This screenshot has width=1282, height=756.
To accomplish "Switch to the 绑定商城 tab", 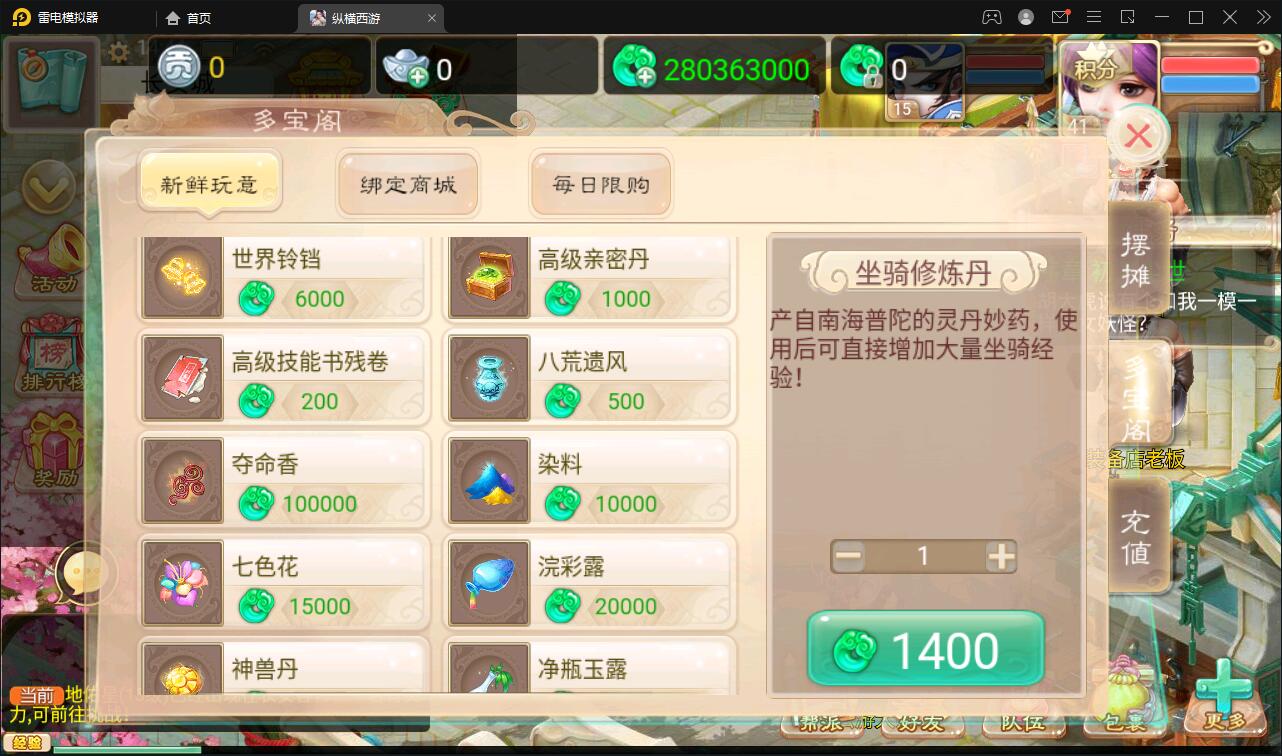I will point(408,183).
